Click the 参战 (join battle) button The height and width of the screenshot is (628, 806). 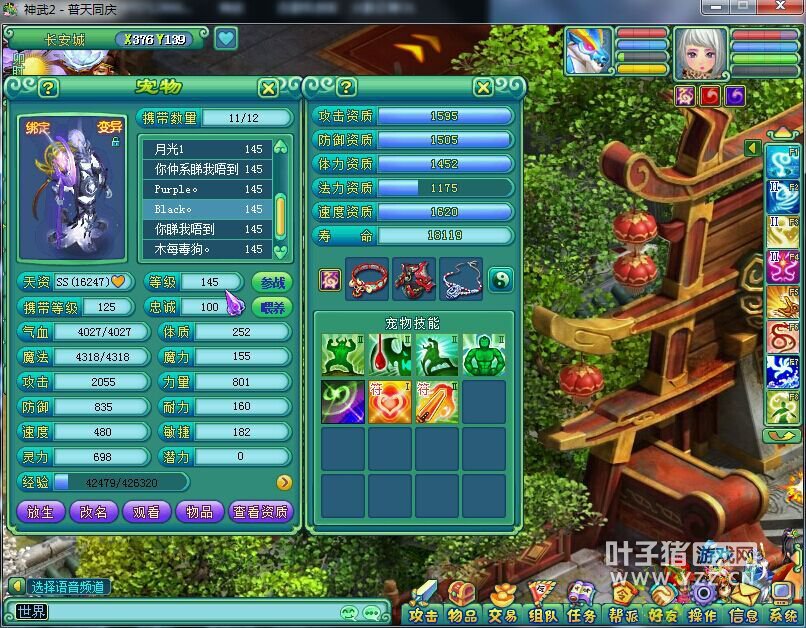(271, 282)
